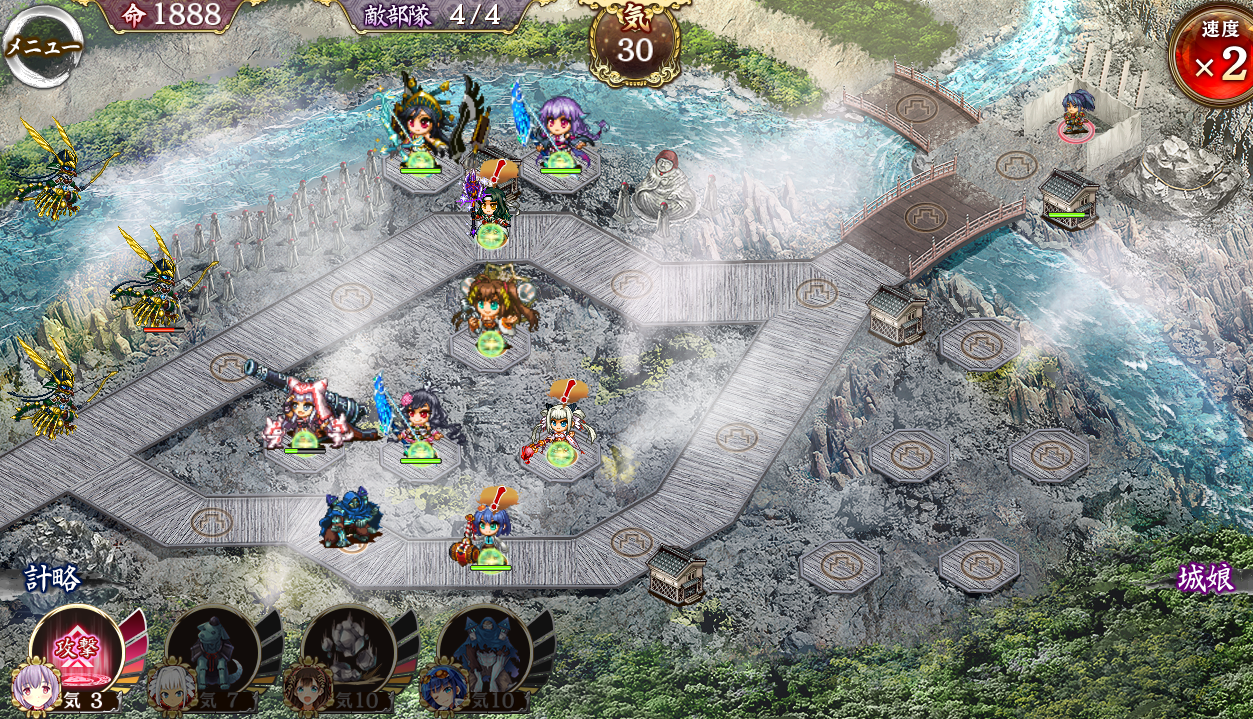
Task: Open the 城娘 unit panel
Action: [1205, 579]
